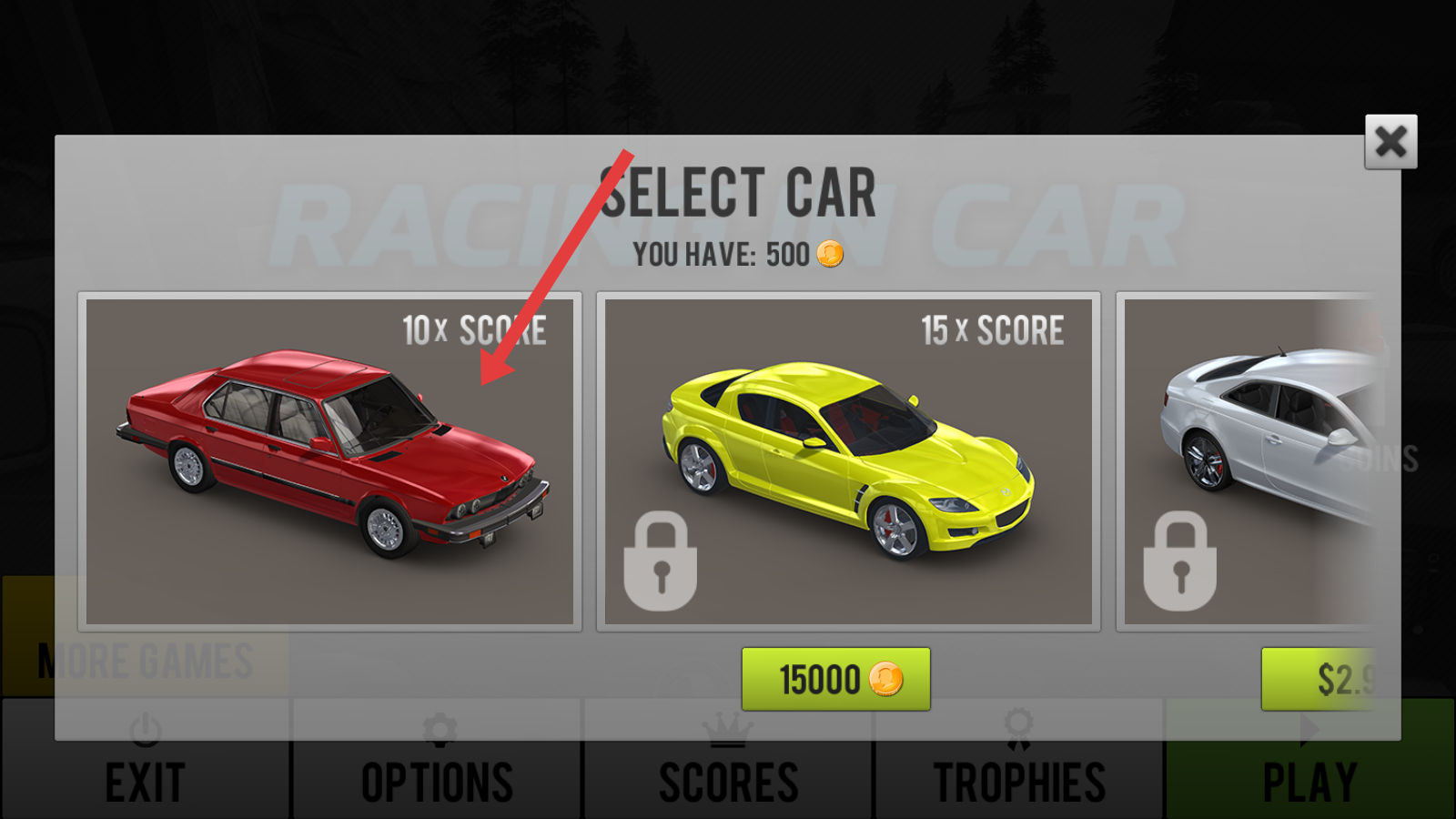Buy yellow car for 15000 coins
This screenshot has height=819, width=1456.
(835, 679)
